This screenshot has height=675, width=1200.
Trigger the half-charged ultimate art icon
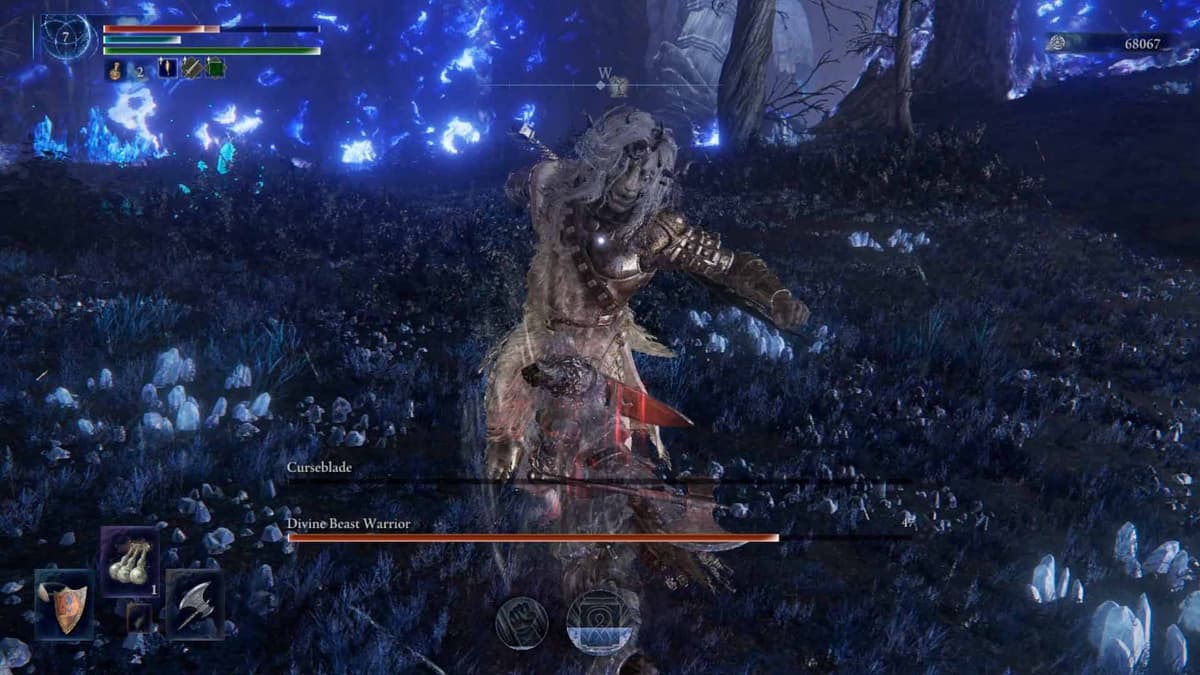604,621
